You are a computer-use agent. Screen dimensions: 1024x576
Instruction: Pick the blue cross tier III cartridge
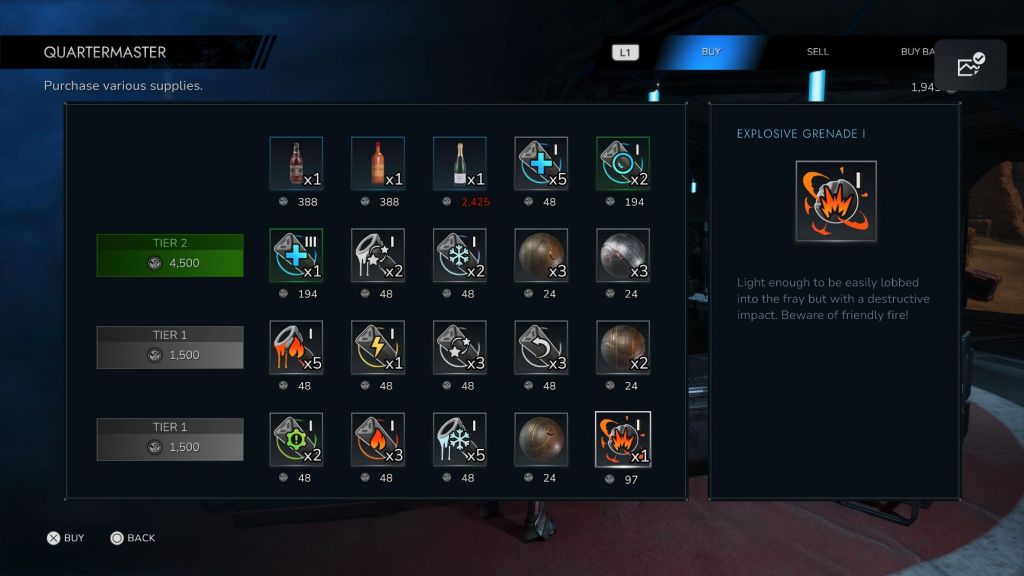296,255
